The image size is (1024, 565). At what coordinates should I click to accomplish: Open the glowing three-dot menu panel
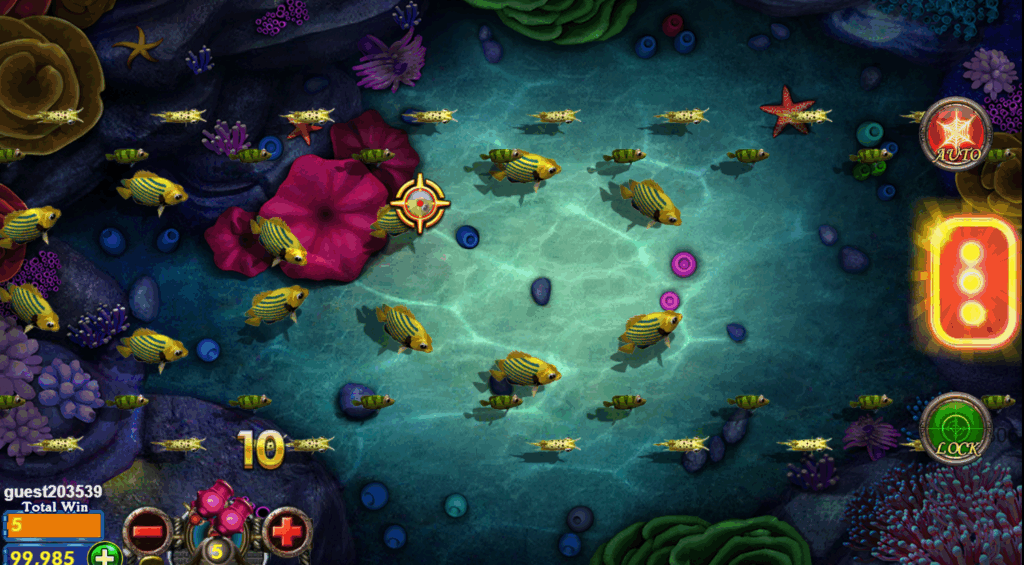[970, 282]
